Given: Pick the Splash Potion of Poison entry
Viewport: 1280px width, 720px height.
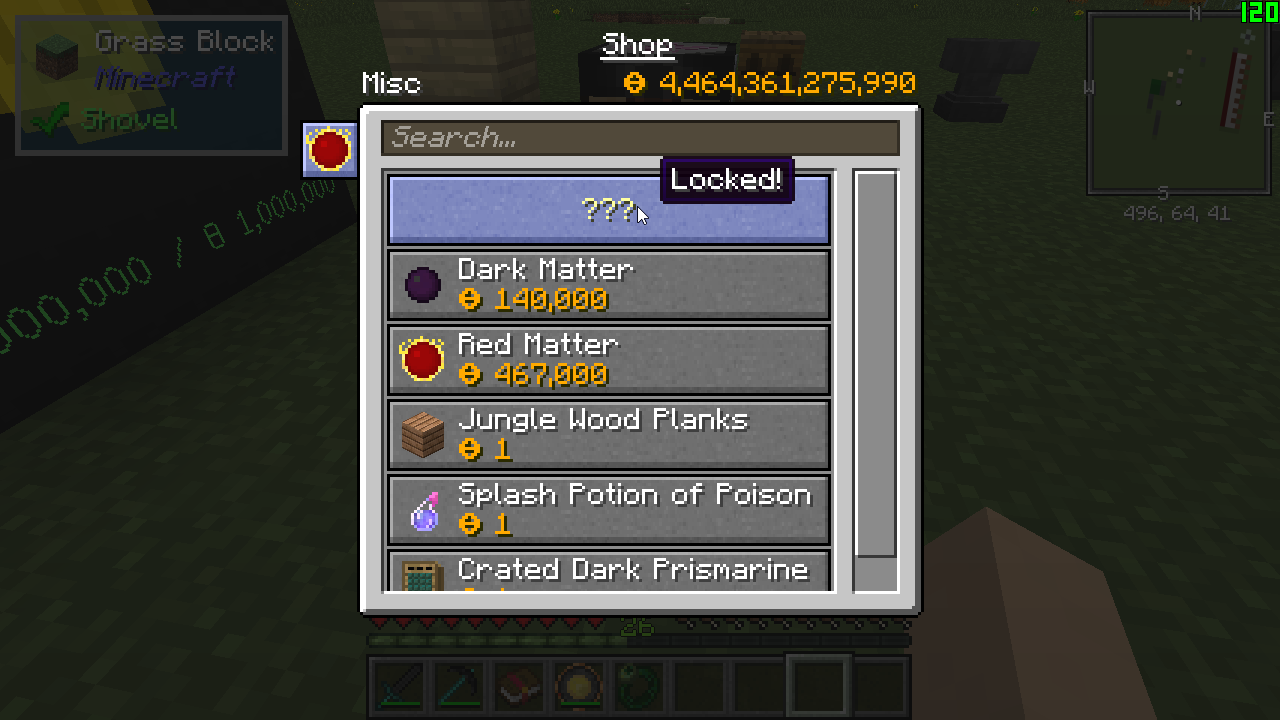Looking at the screenshot, I should click(608, 510).
